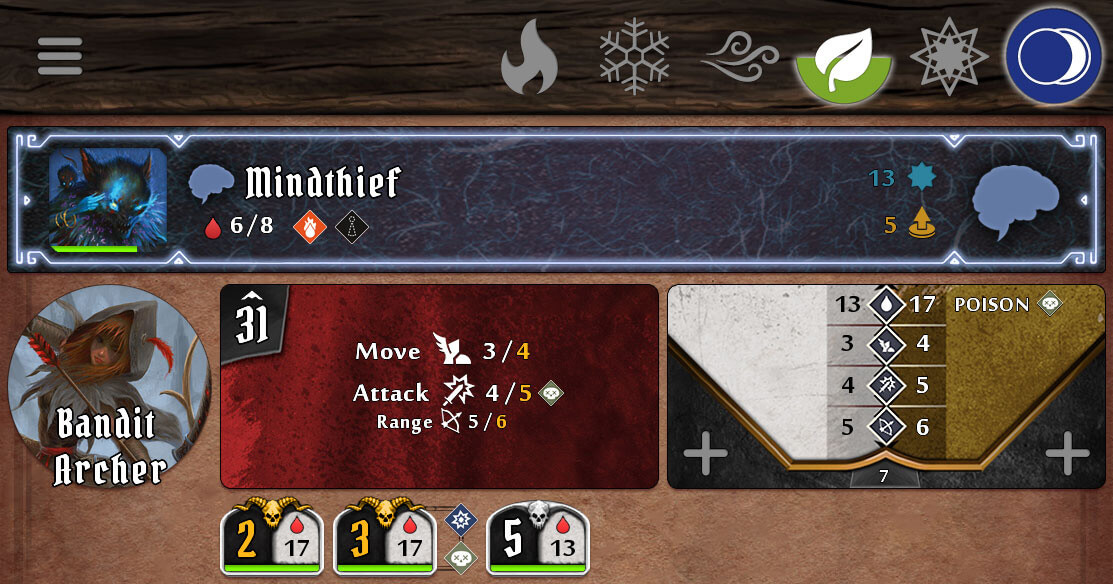
Task: Select the Mindthief character portrait
Action: pos(108,199)
